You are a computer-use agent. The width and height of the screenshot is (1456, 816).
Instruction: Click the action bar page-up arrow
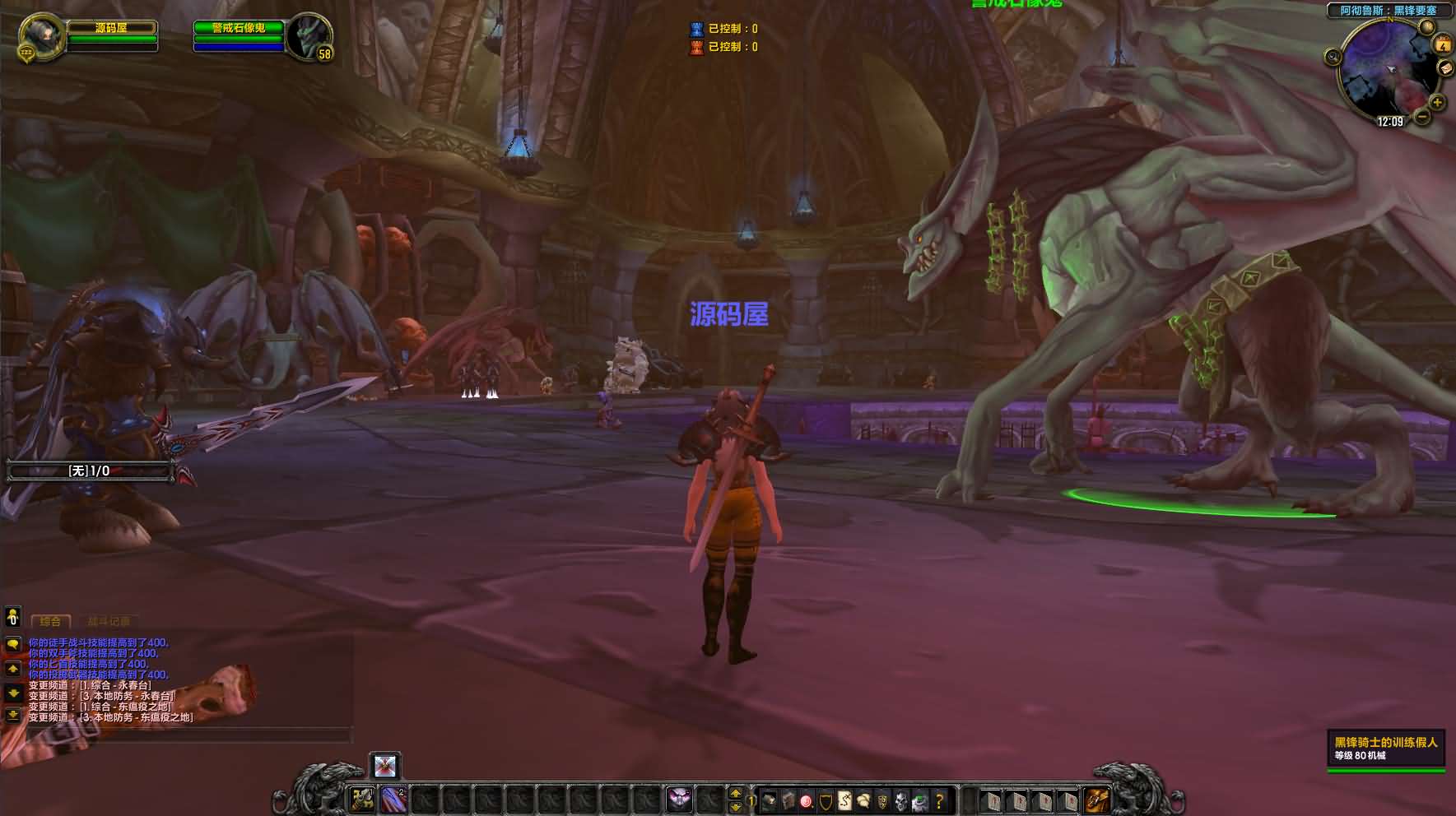pos(736,793)
